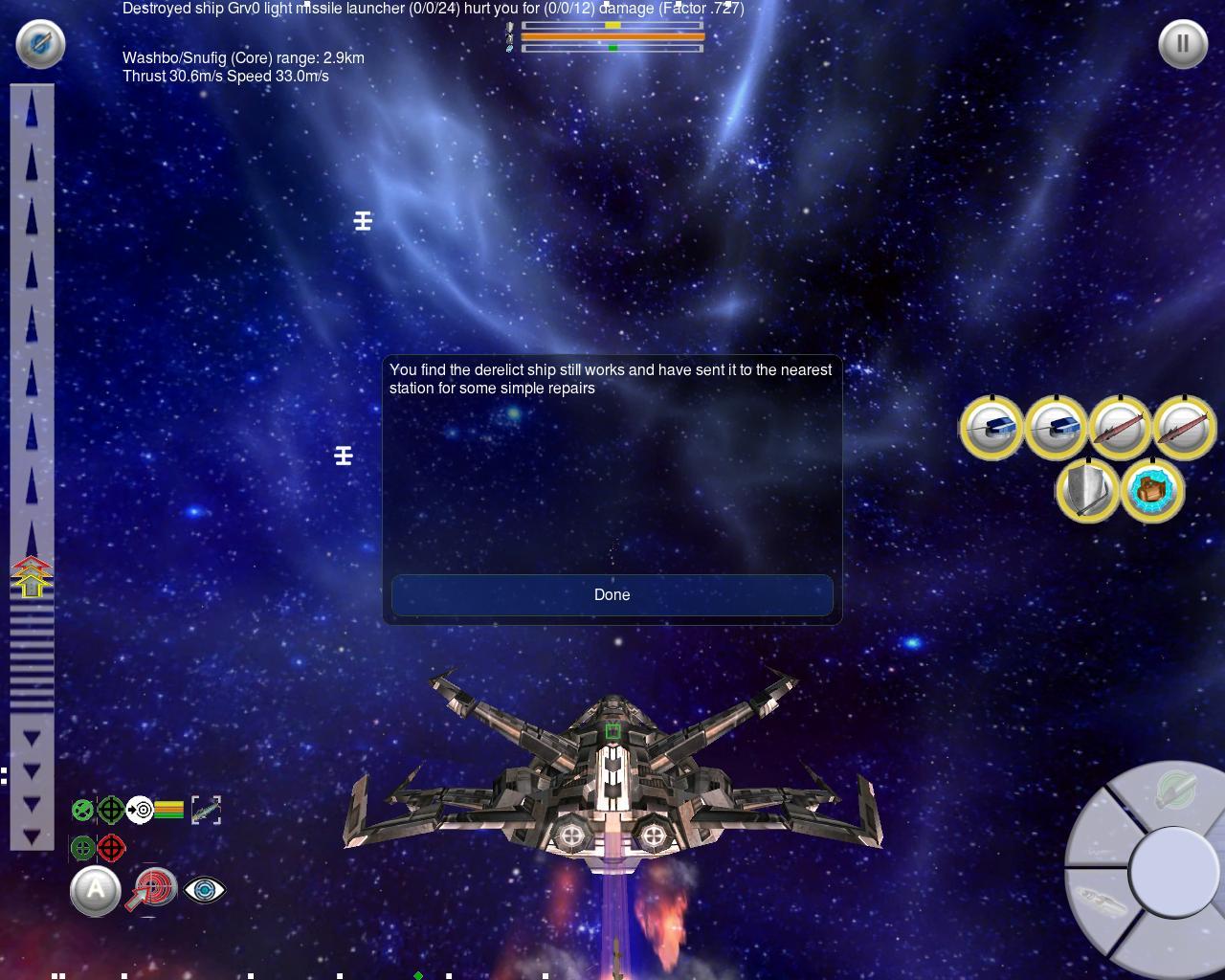Click the yellow arrow throttle marker
Image resolution: width=1225 pixels, height=980 pixels.
coord(32,578)
